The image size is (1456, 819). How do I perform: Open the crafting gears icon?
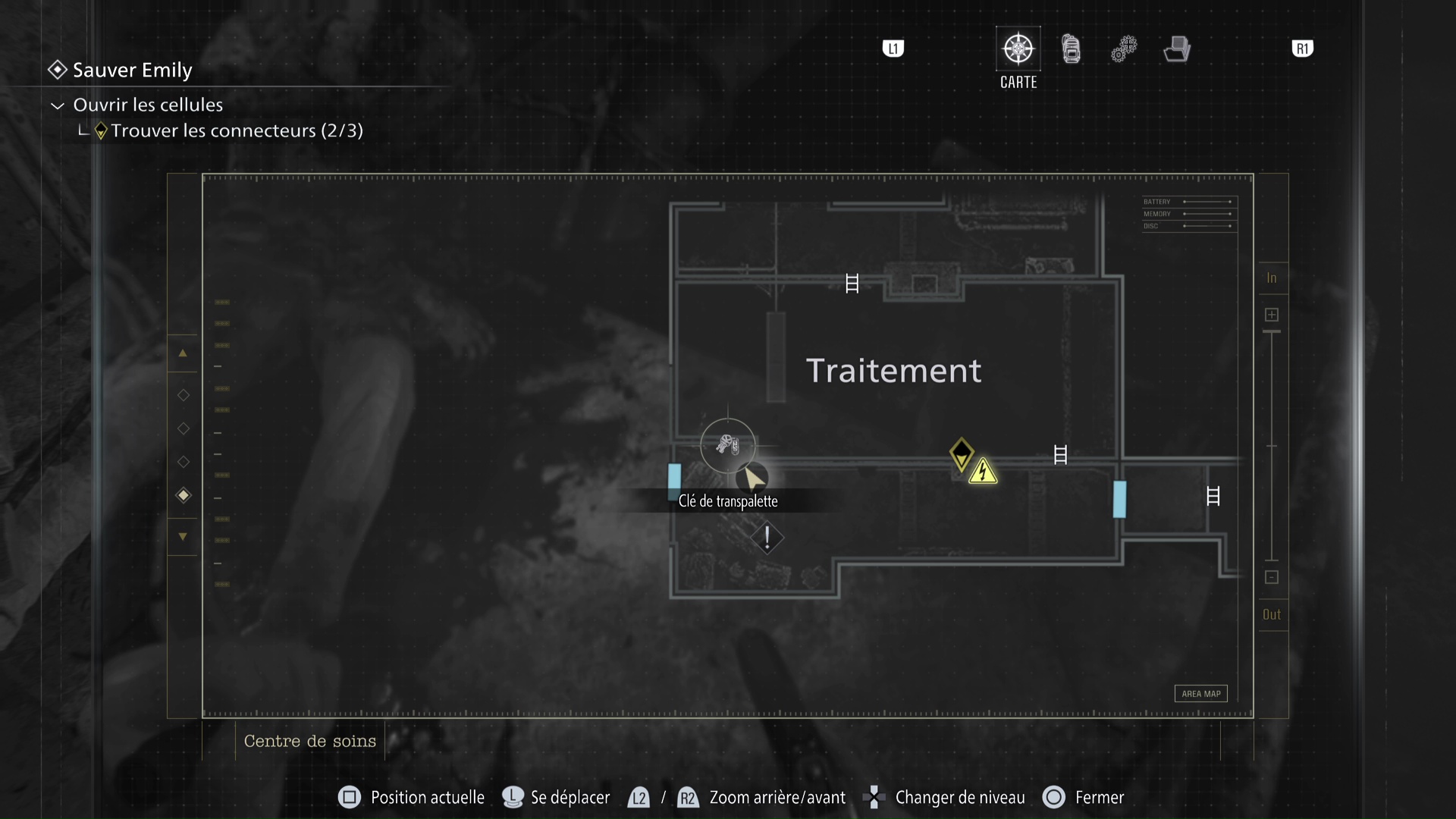(1124, 49)
